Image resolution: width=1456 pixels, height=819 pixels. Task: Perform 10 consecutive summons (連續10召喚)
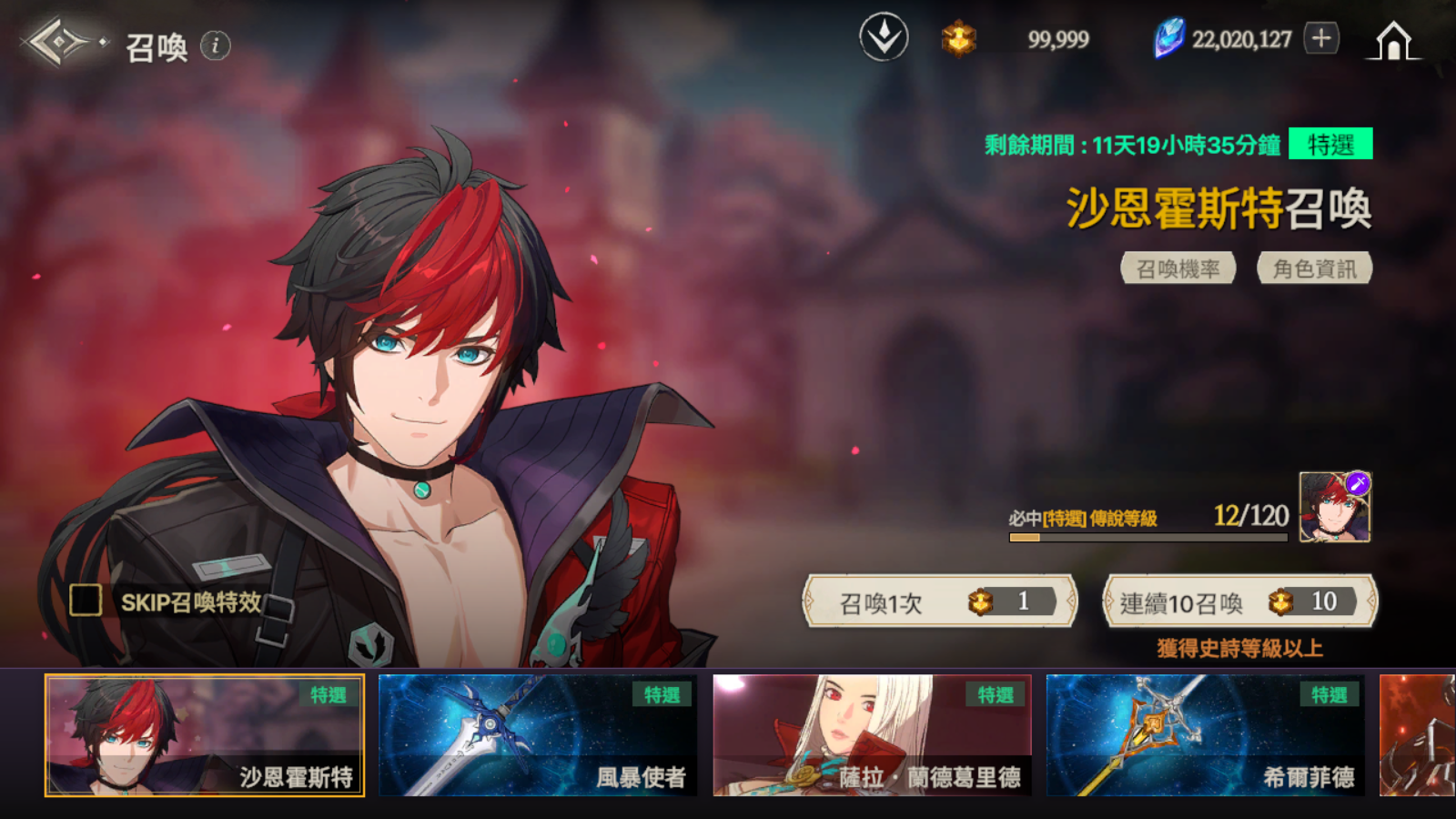(x=1239, y=602)
